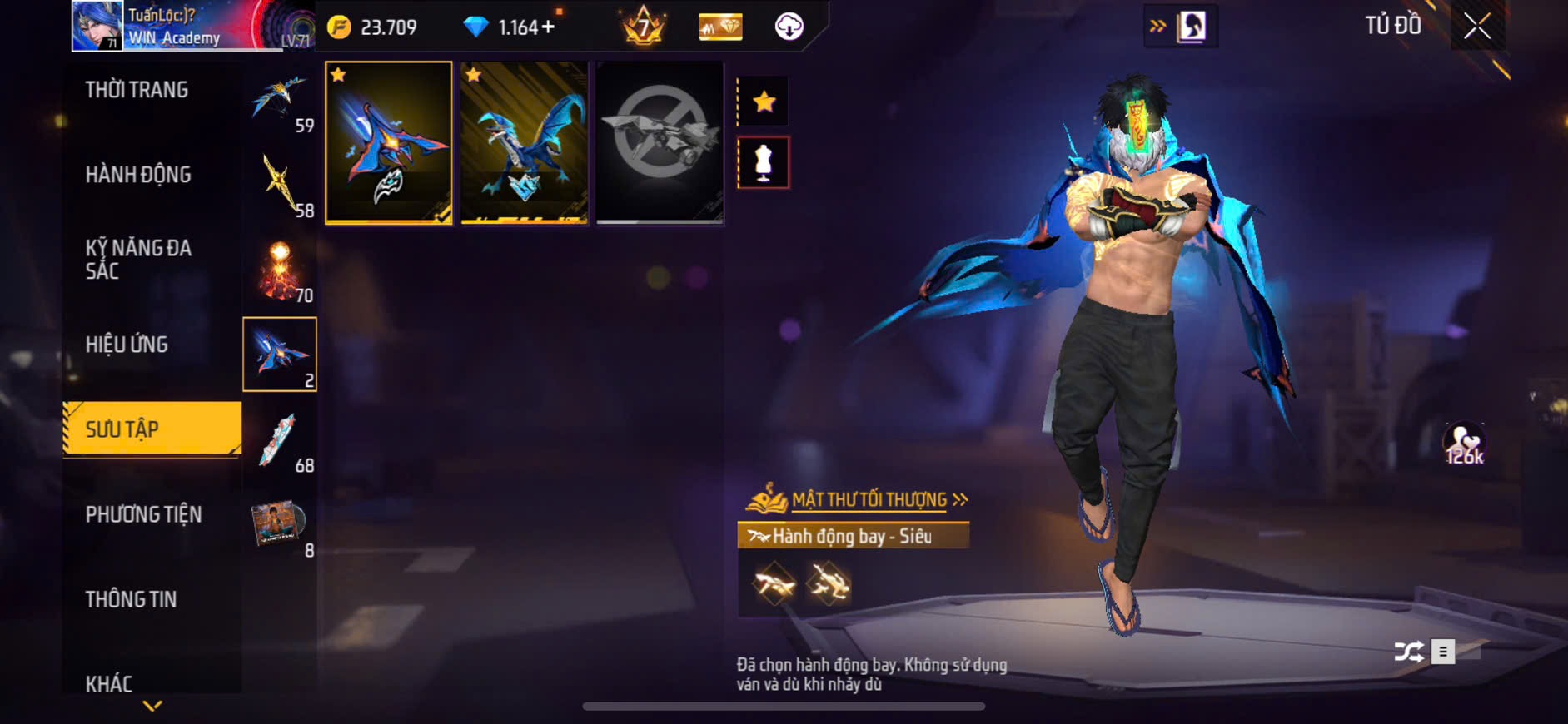Switch to the Khác category
1568x724 pixels.
pyautogui.click(x=109, y=684)
